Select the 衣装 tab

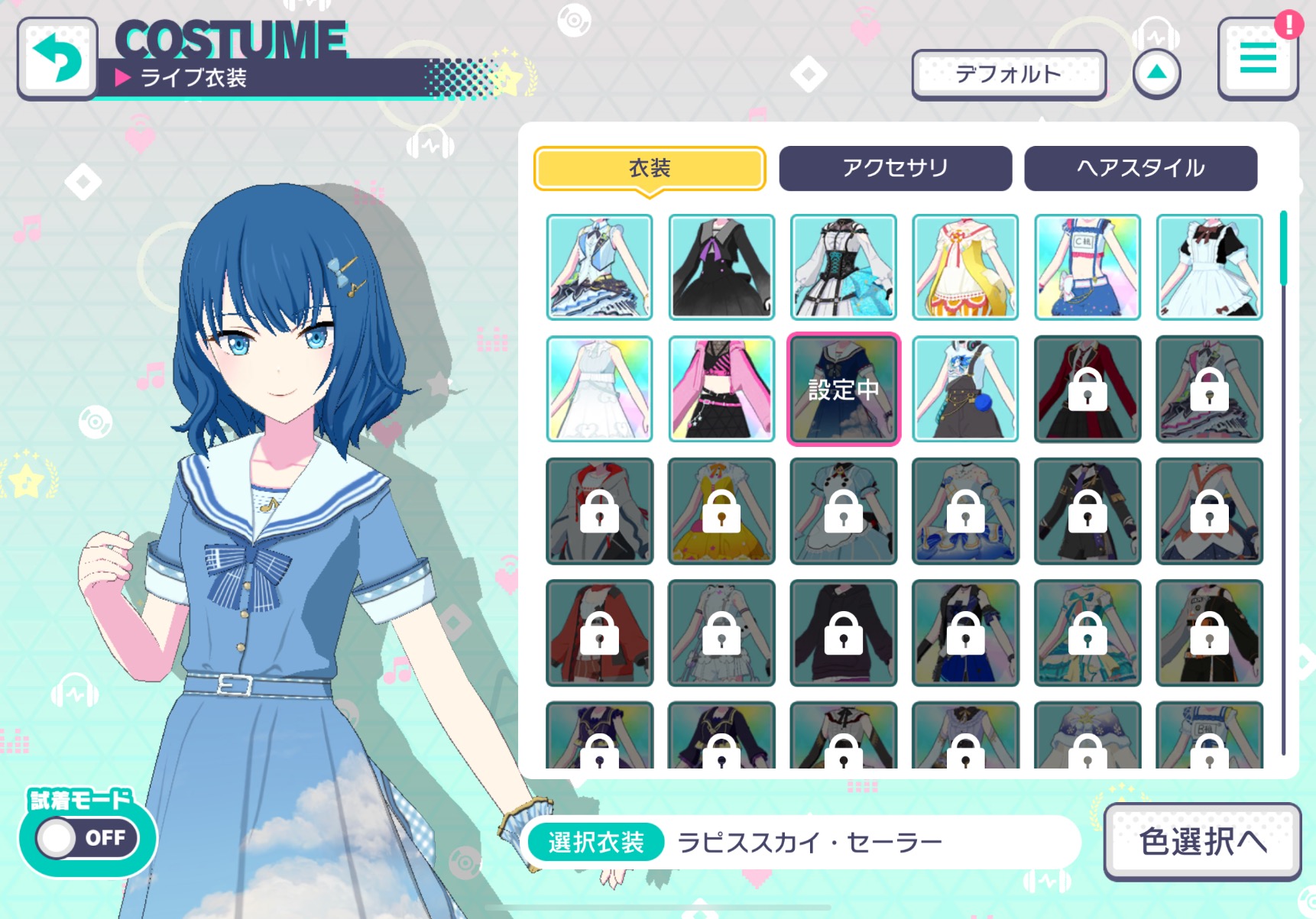tap(650, 168)
